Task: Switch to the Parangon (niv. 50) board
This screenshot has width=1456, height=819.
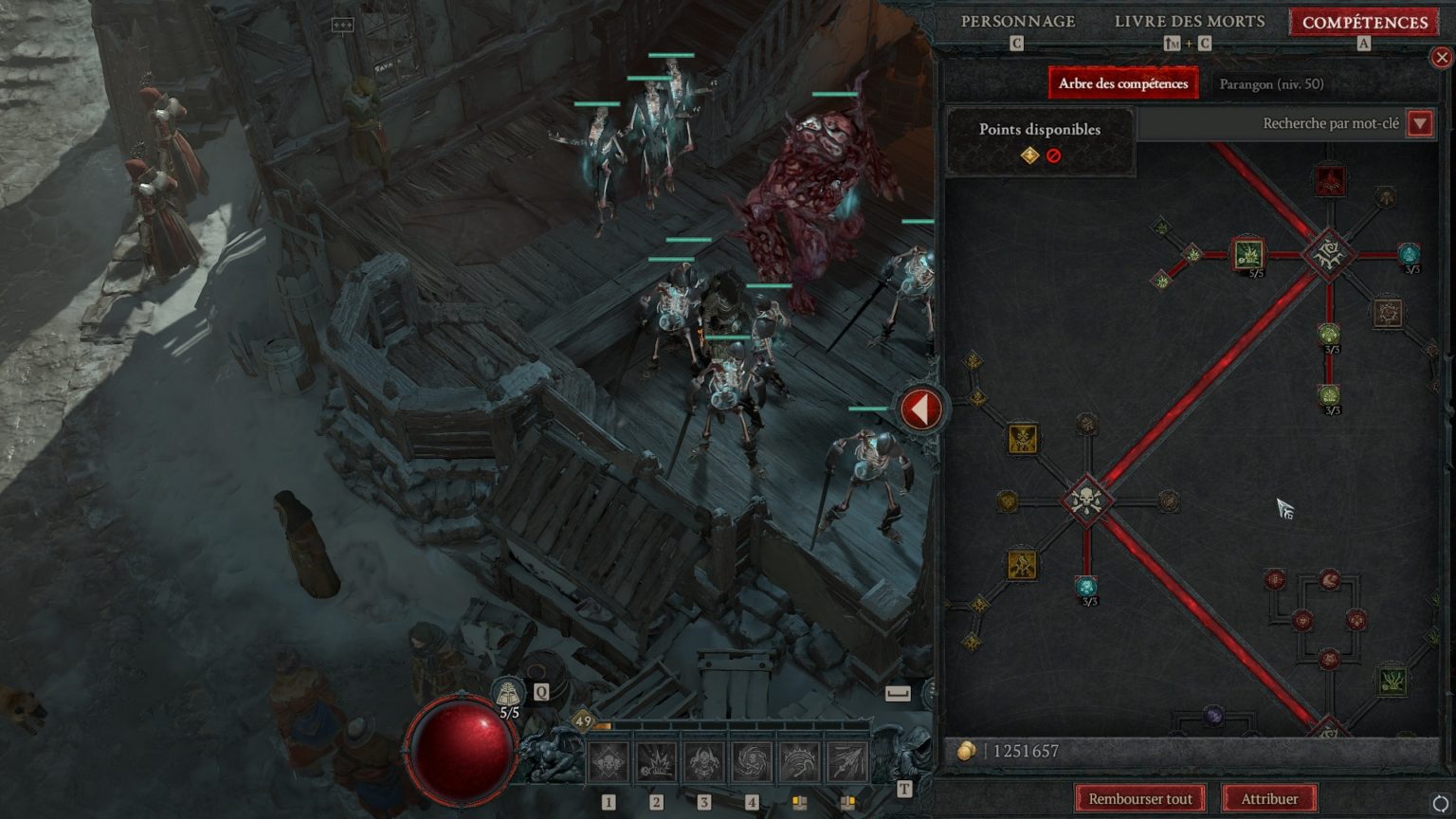Action: 1271,84
